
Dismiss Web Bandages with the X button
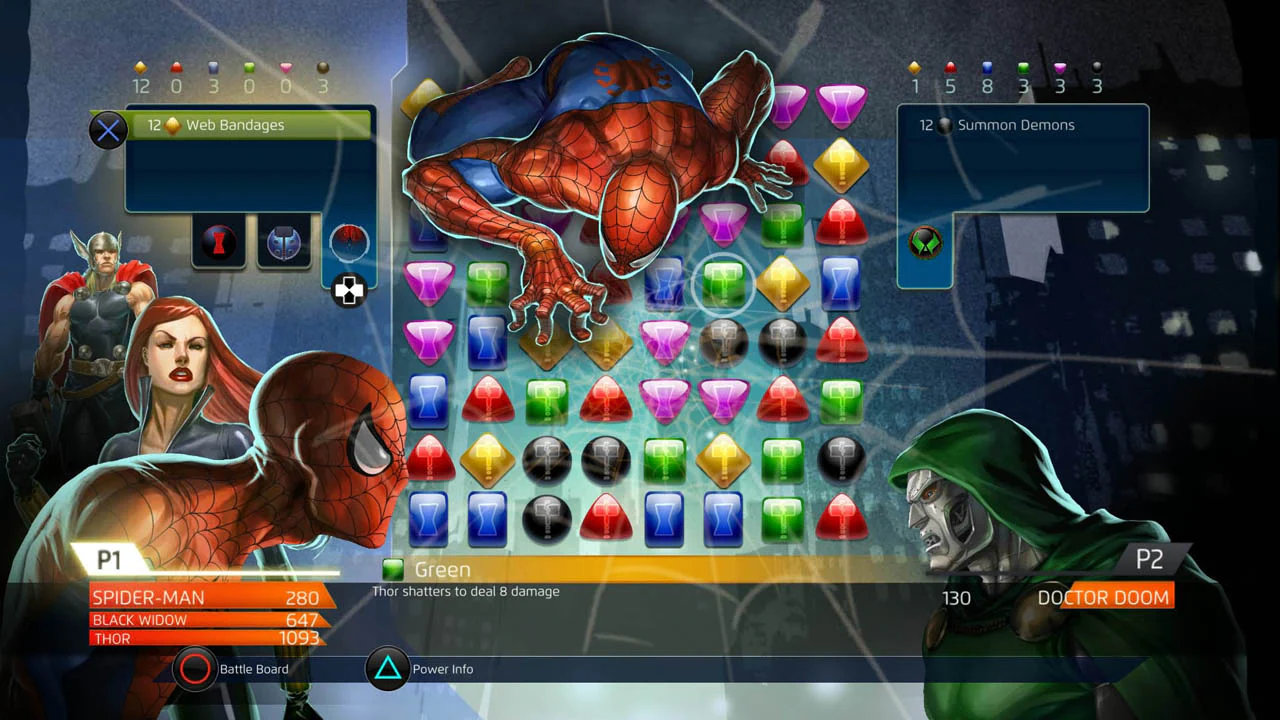point(108,128)
